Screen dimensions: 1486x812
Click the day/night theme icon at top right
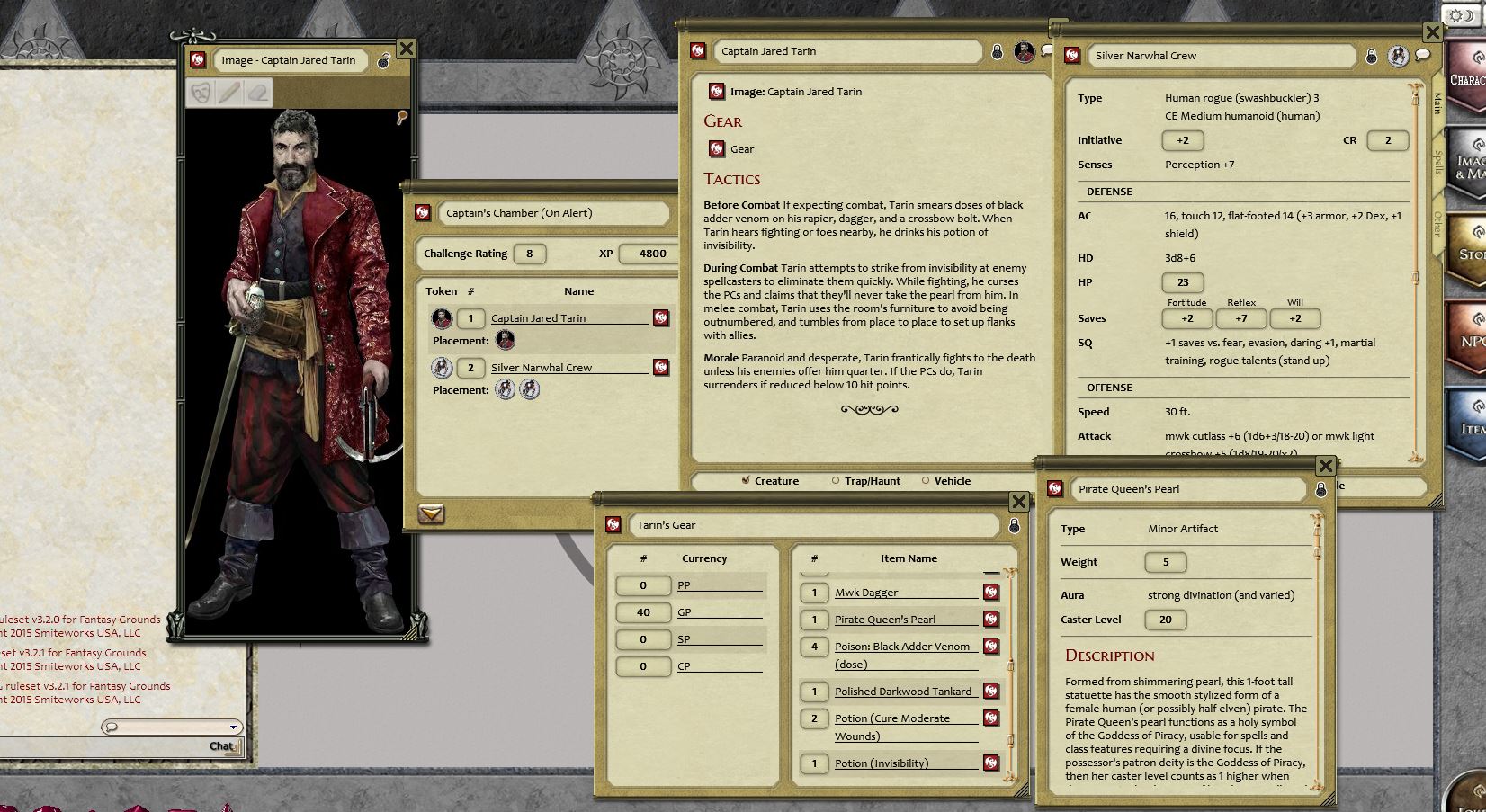pyautogui.click(x=1461, y=14)
